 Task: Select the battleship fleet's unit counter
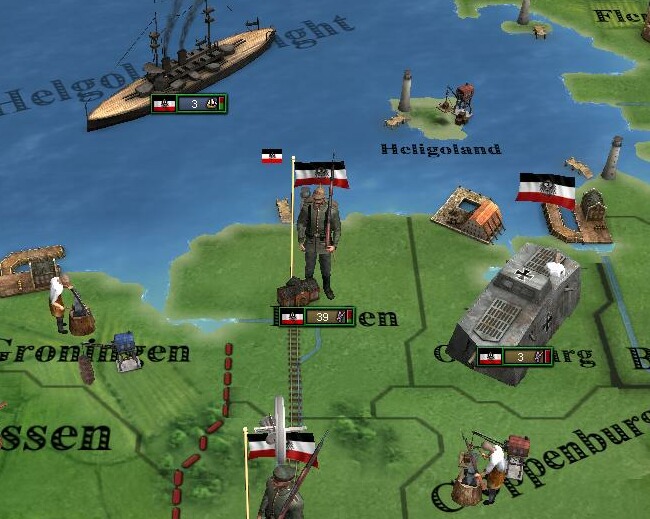(189, 103)
